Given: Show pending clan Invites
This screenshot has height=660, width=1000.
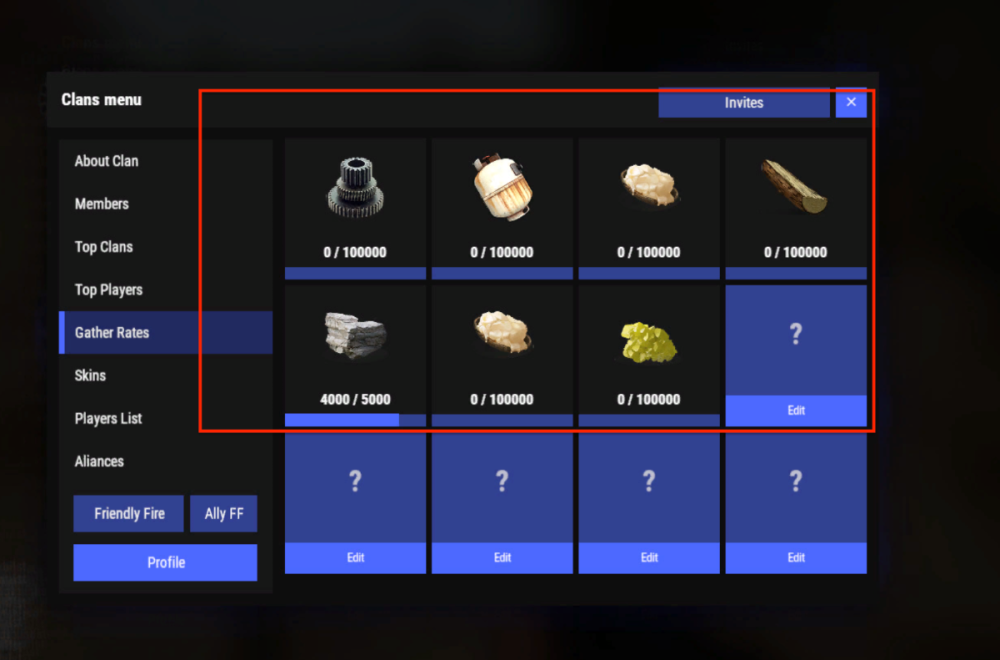Looking at the screenshot, I should pos(744,103).
